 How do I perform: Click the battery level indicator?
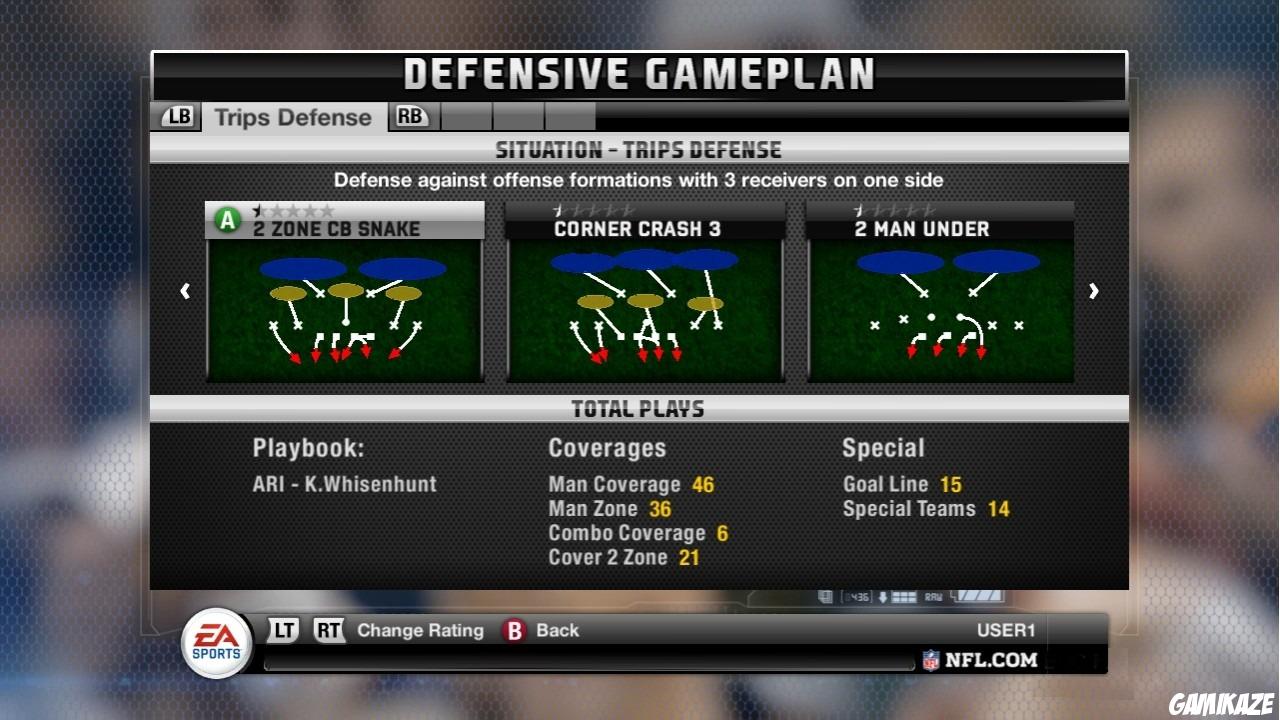[x=981, y=596]
